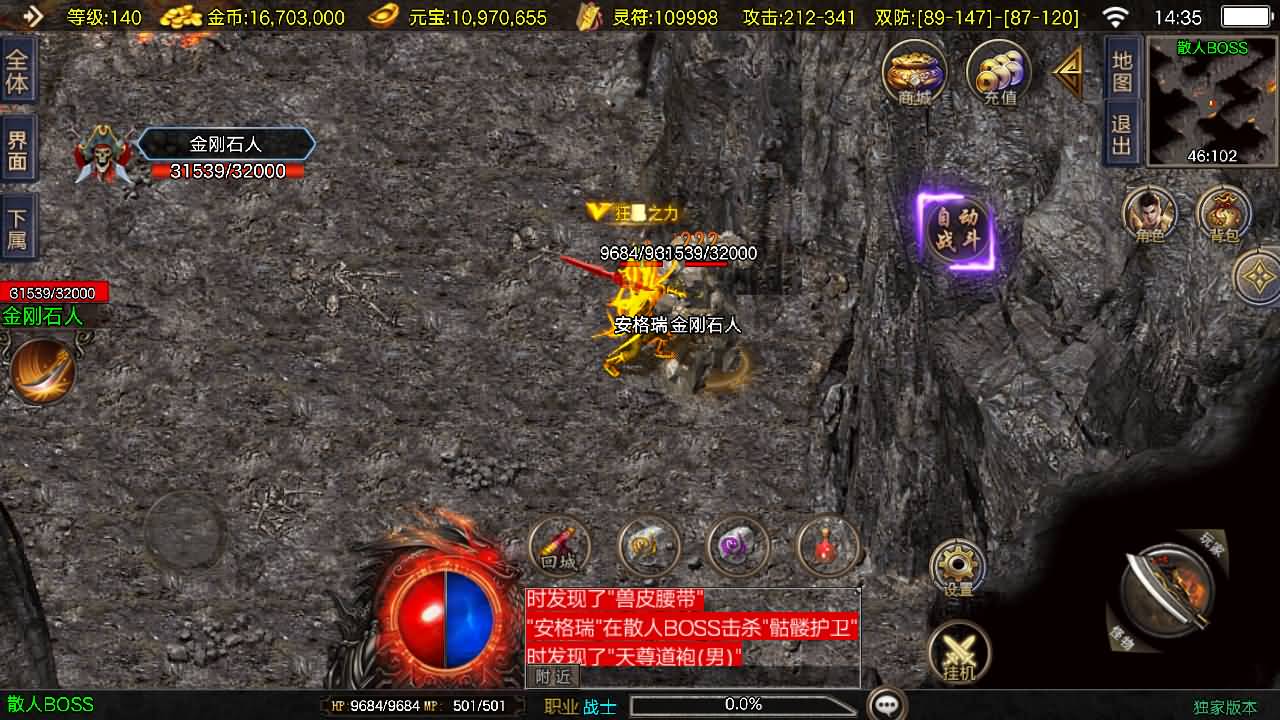
Task: Drink the red potion quick slot
Action: 827,548
